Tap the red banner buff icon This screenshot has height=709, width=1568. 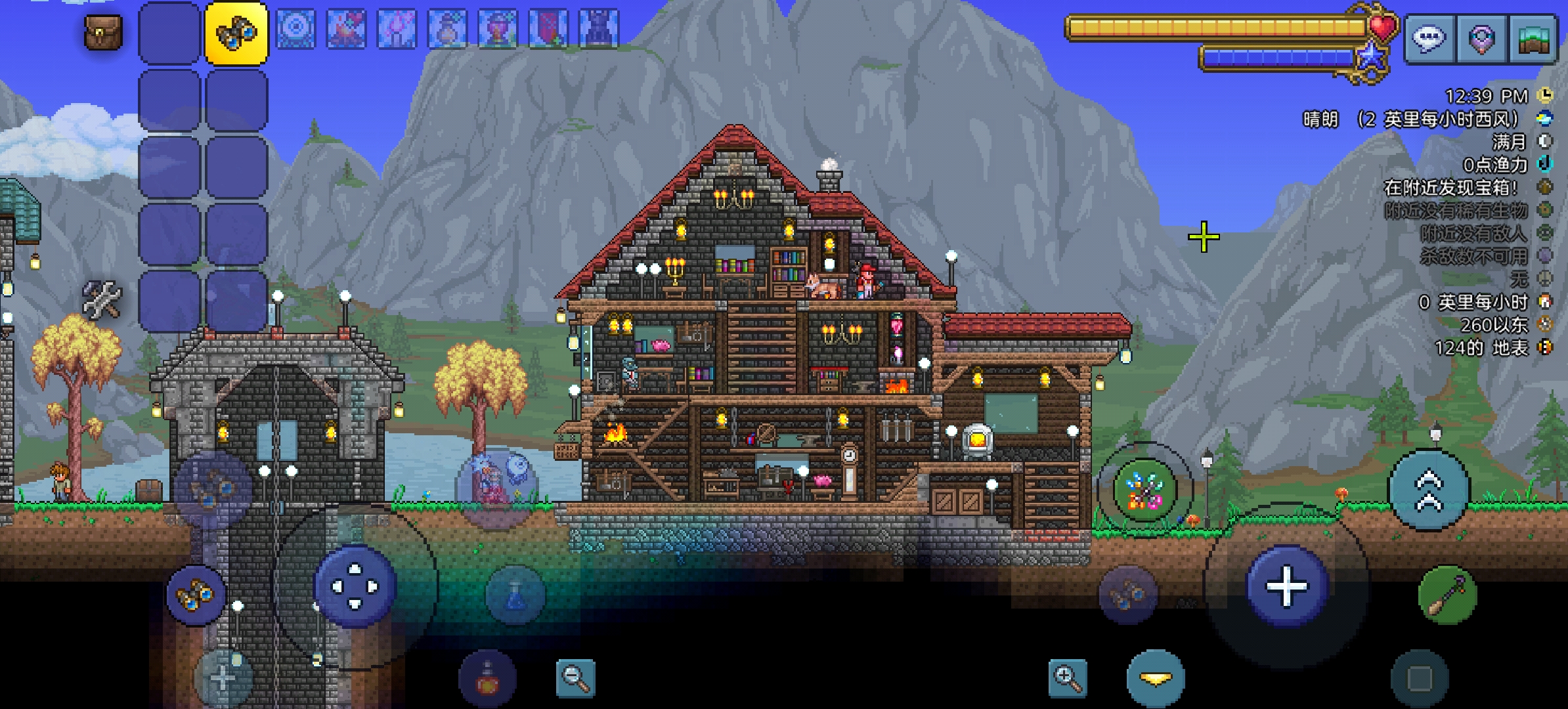548,30
